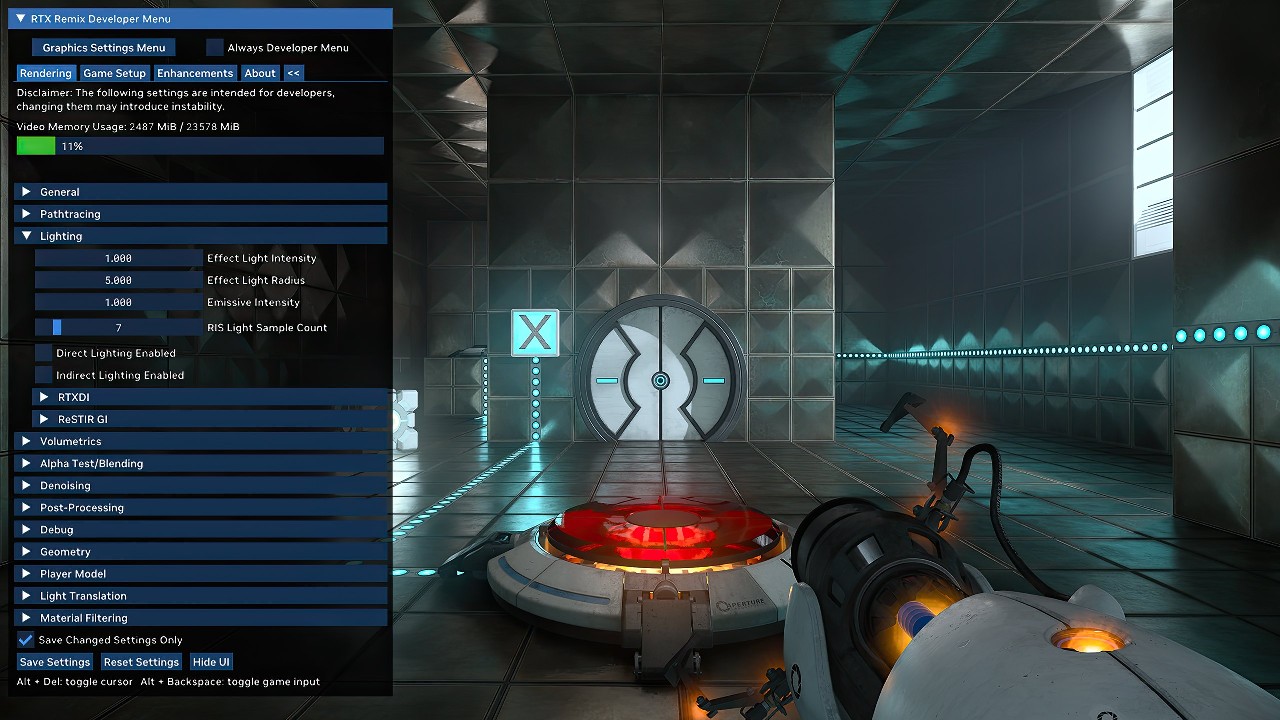Click Reset Settings
Viewport: 1280px width, 720px height.
(141, 661)
